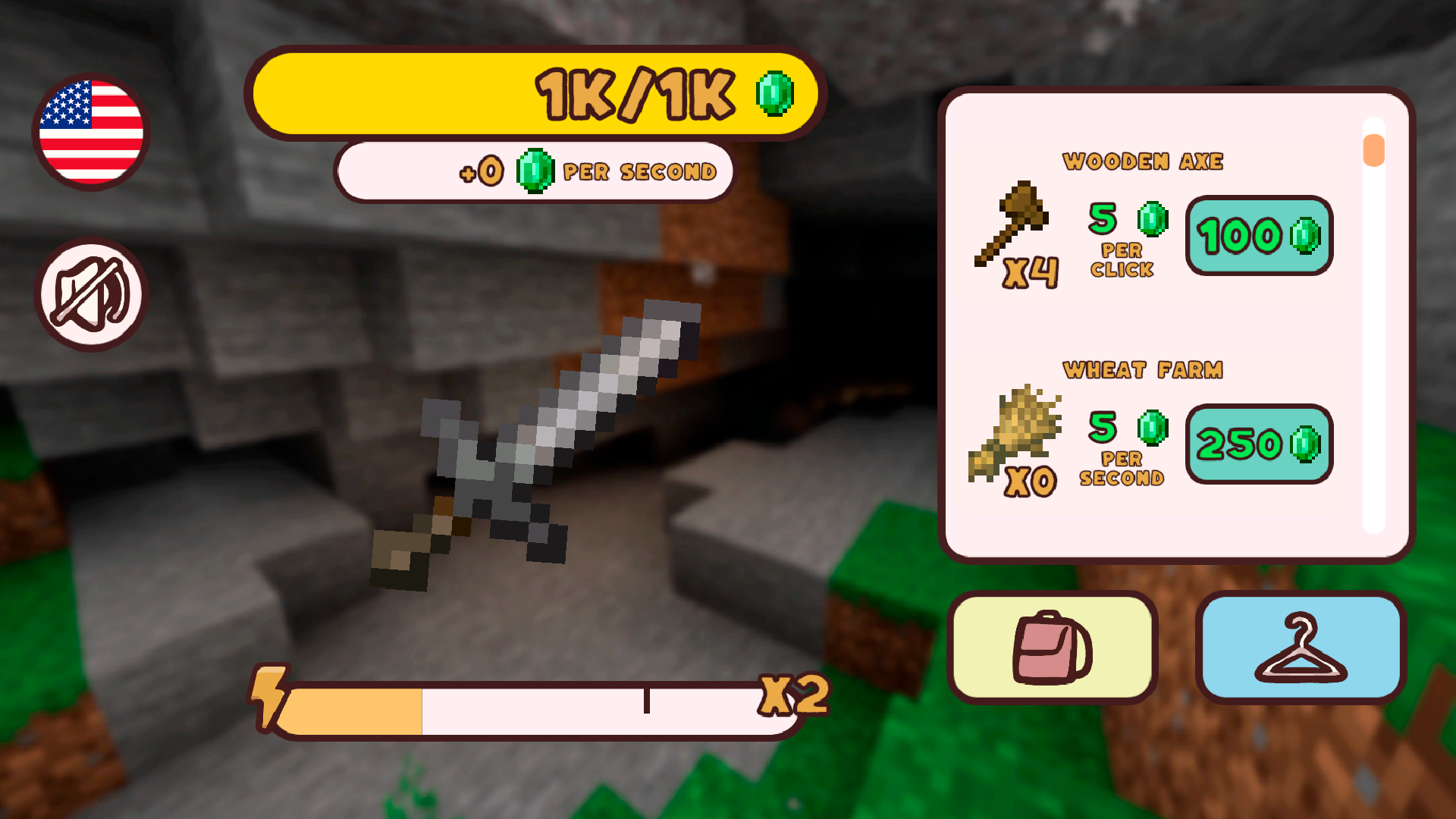This screenshot has width=1456, height=819.
Task: Purchase Wheat Farm for 250 emeralds
Action: click(x=1257, y=444)
